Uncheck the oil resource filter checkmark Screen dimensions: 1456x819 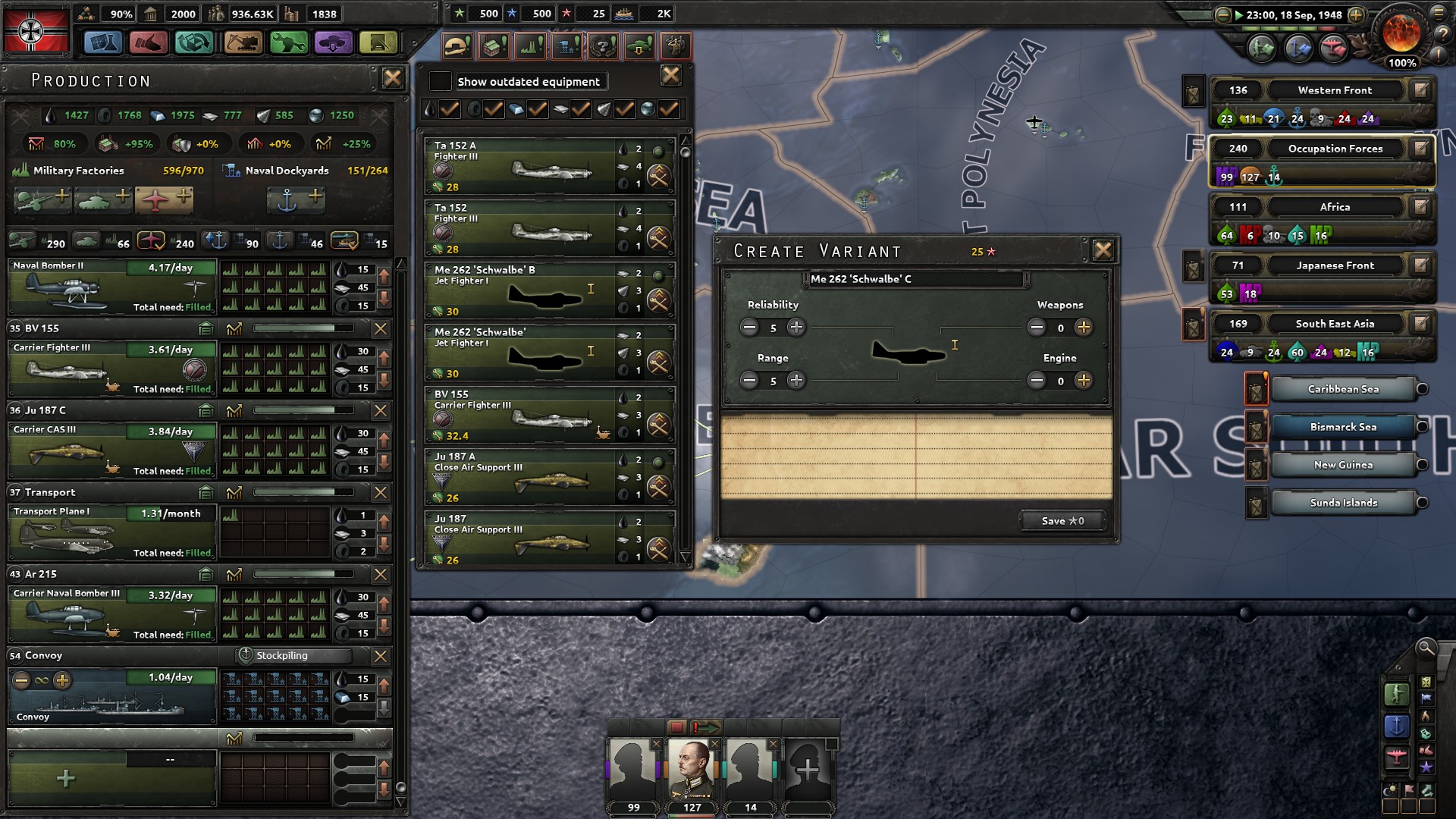point(450,109)
